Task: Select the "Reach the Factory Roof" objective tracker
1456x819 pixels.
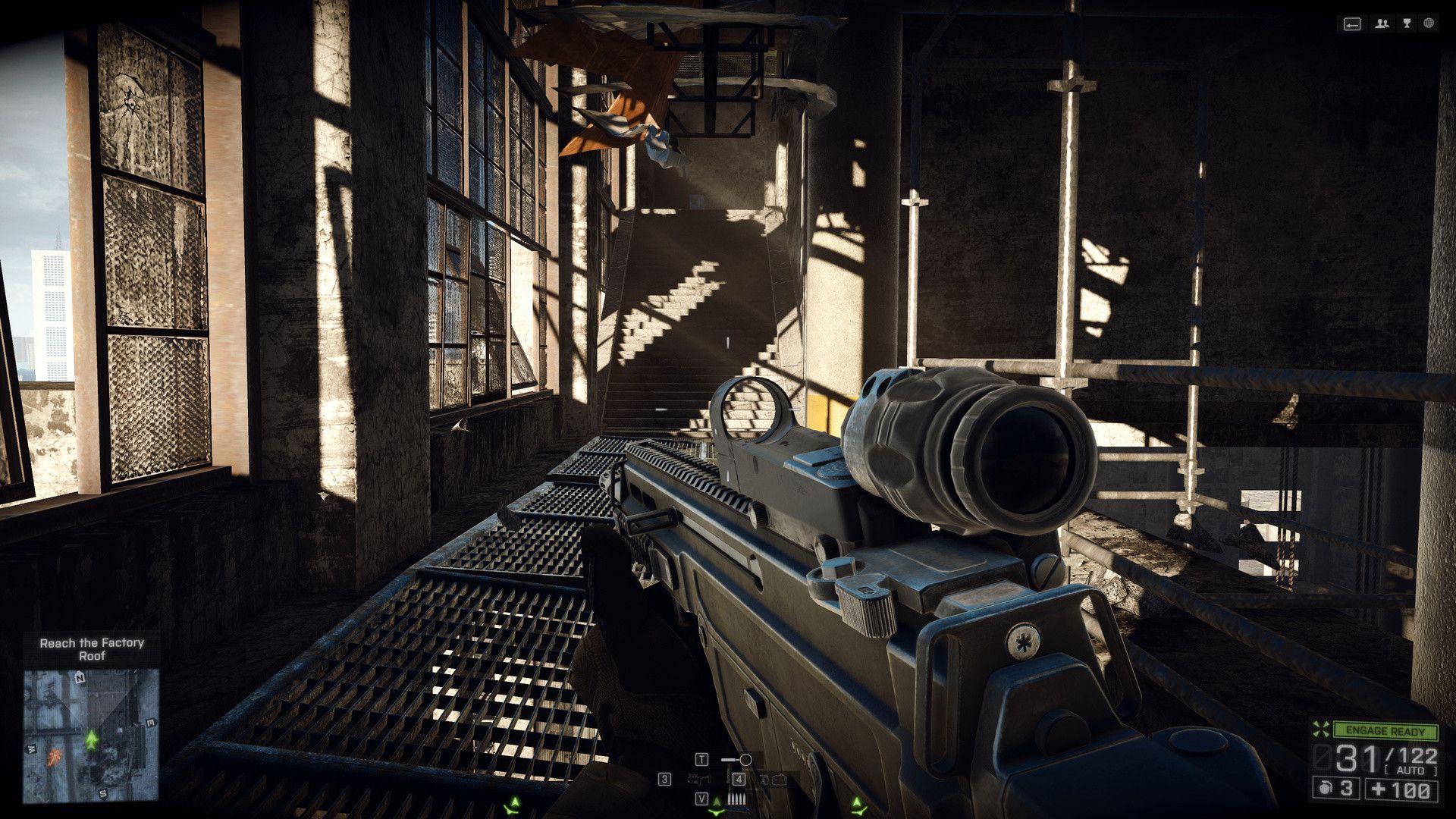Action: click(x=92, y=648)
